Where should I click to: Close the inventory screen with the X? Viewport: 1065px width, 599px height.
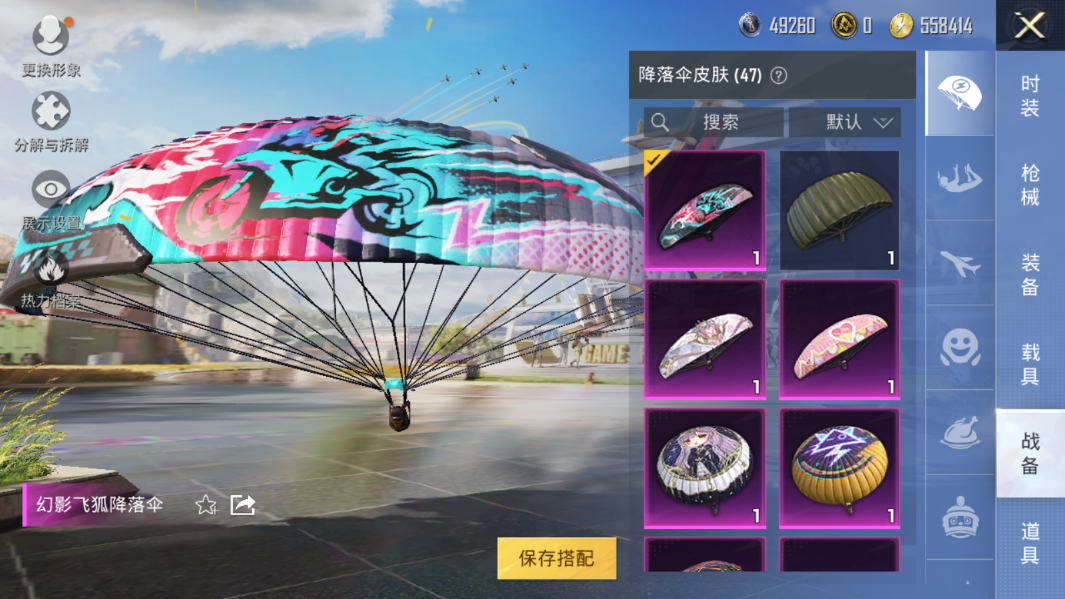pyautogui.click(x=1029, y=25)
